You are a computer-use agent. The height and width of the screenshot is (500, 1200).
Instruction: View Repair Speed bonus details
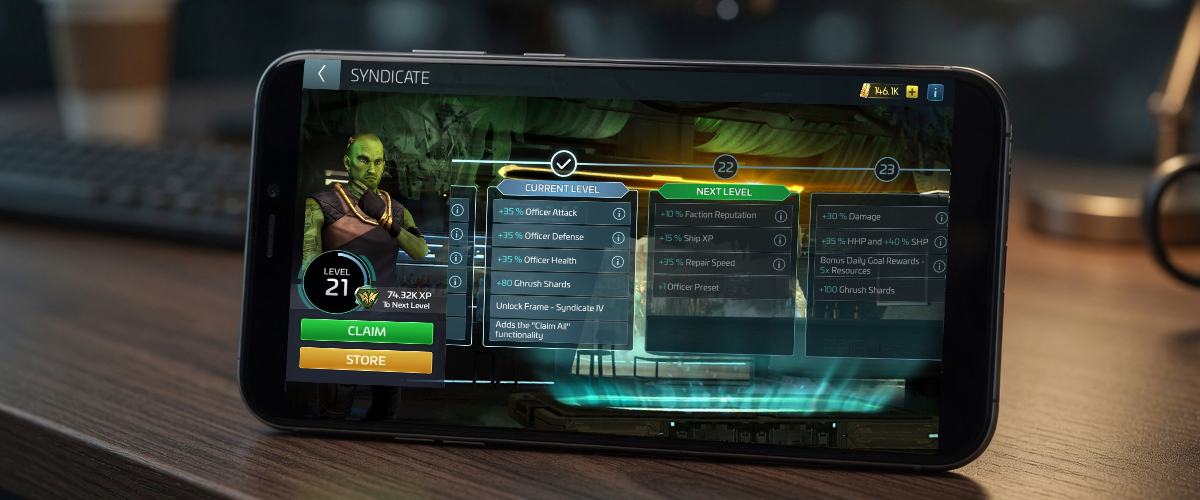(780, 264)
